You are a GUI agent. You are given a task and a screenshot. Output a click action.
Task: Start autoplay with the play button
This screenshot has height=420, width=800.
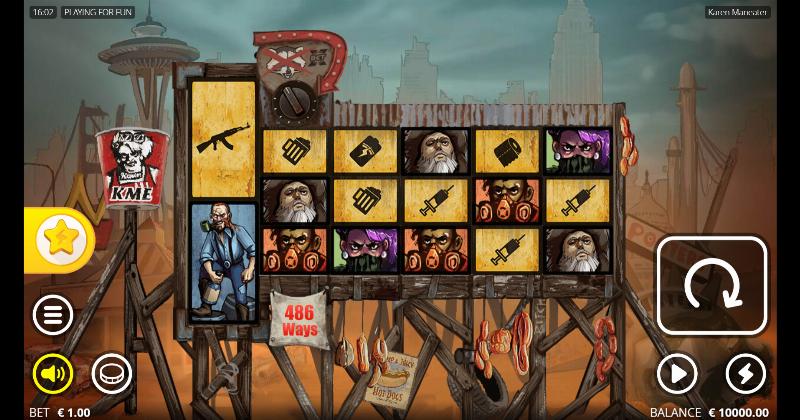677,374
